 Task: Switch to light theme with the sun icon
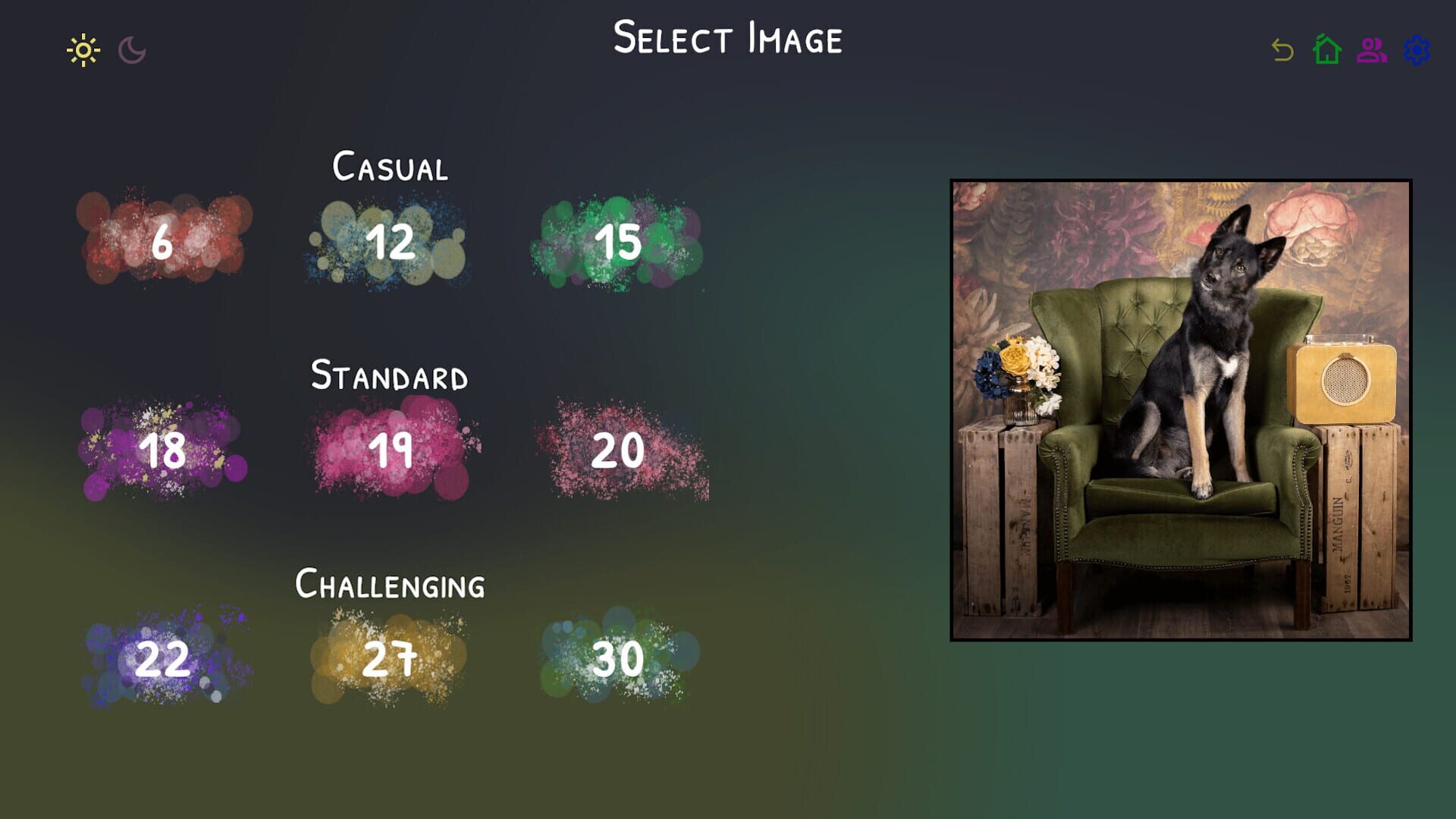(x=84, y=50)
